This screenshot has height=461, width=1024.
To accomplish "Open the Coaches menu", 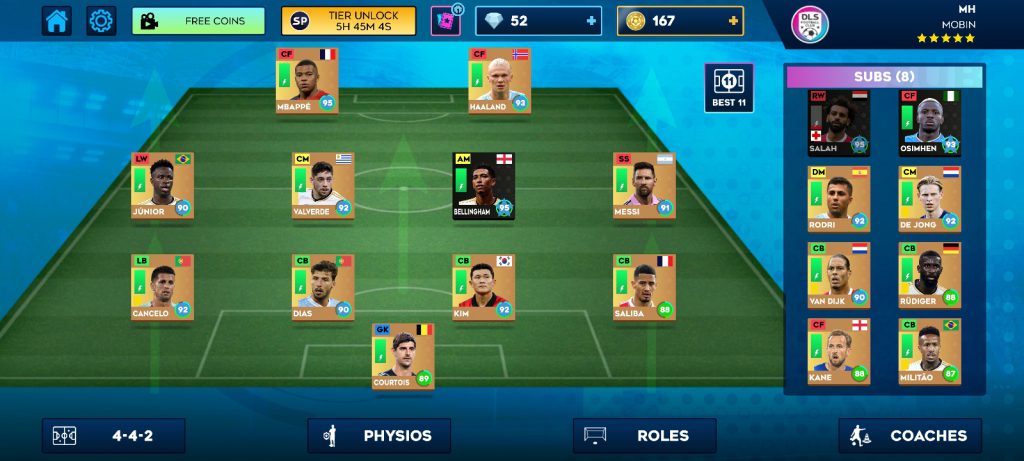I will click(910, 436).
